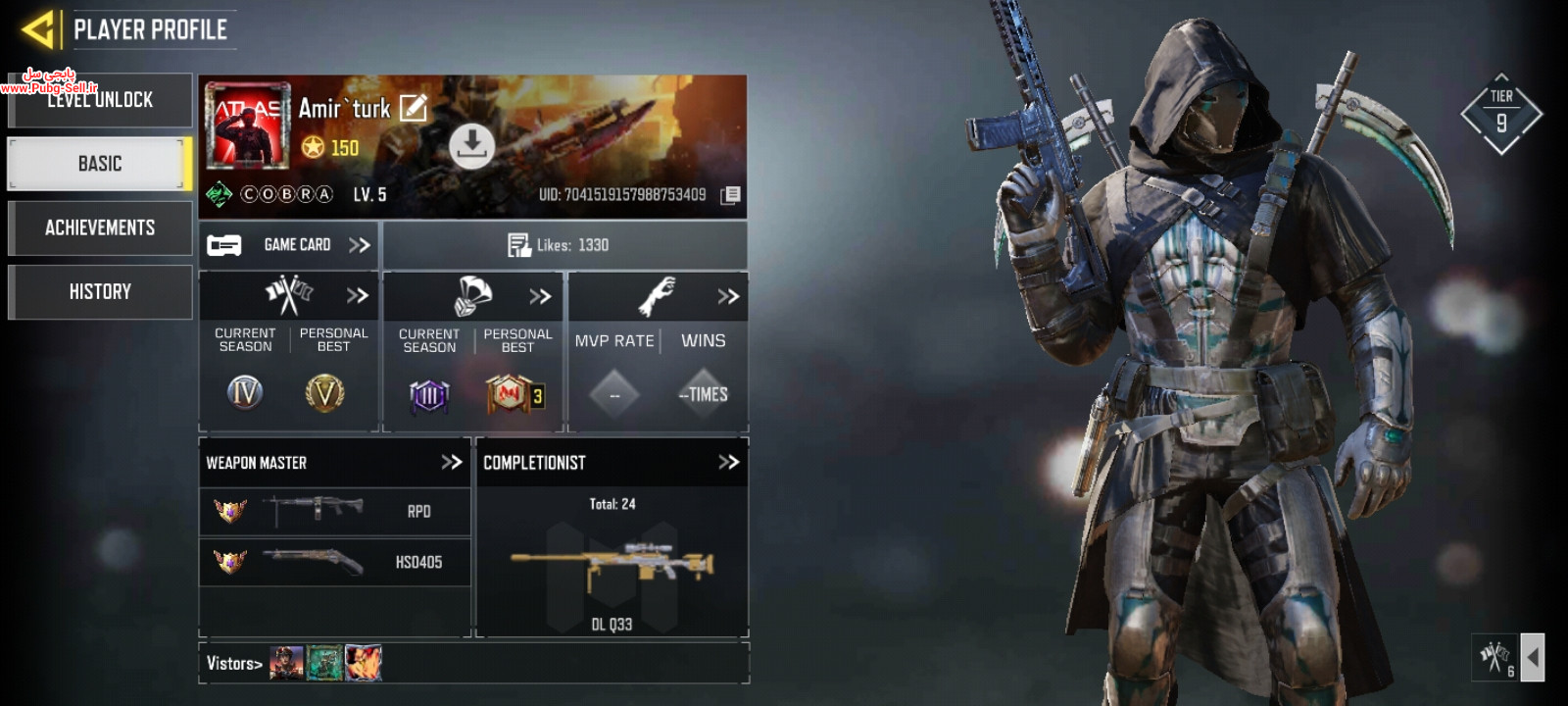
Task: View the first visitor's avatar
Action: [x=286, y=663]
